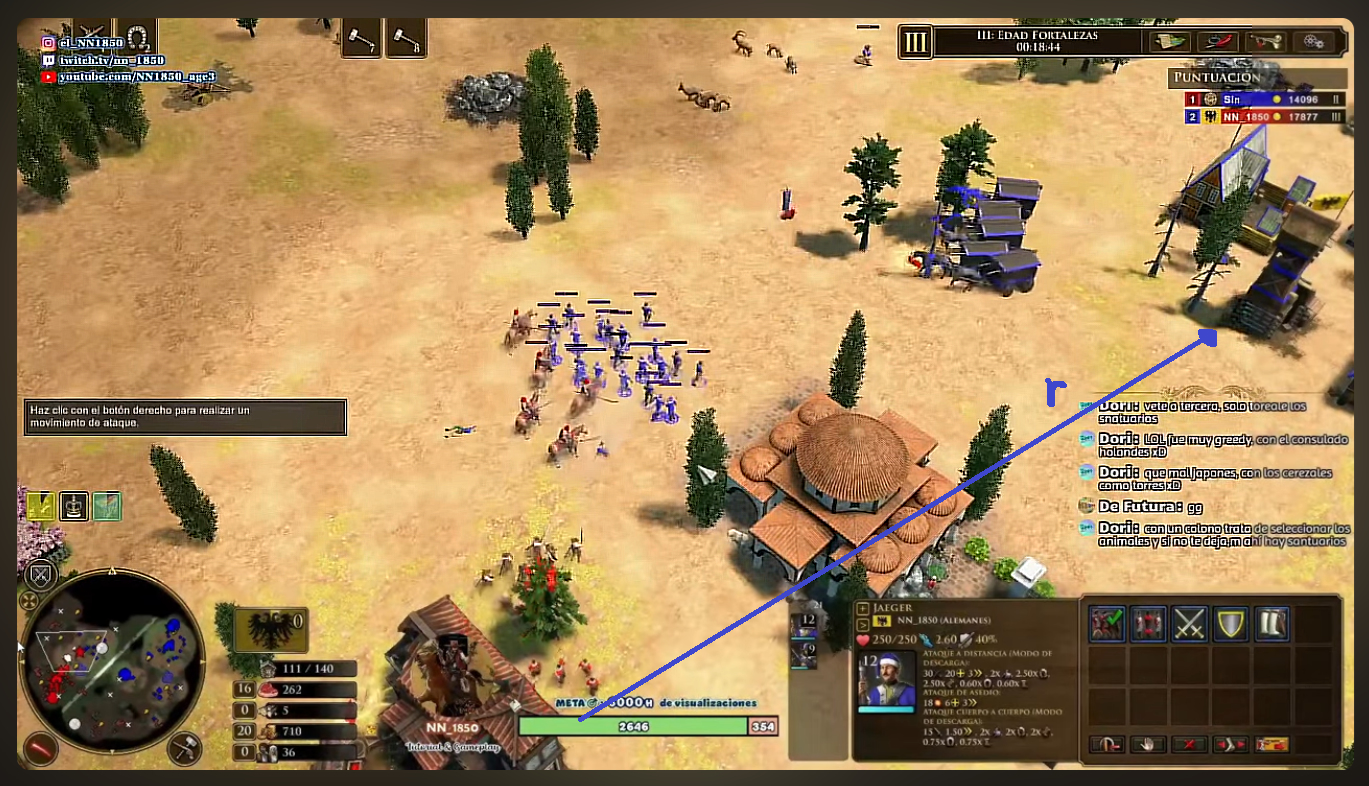This screenshot has width=1369, height=786.
Task: Open the diplomacy quill icon
Action: pos(1218,42)
